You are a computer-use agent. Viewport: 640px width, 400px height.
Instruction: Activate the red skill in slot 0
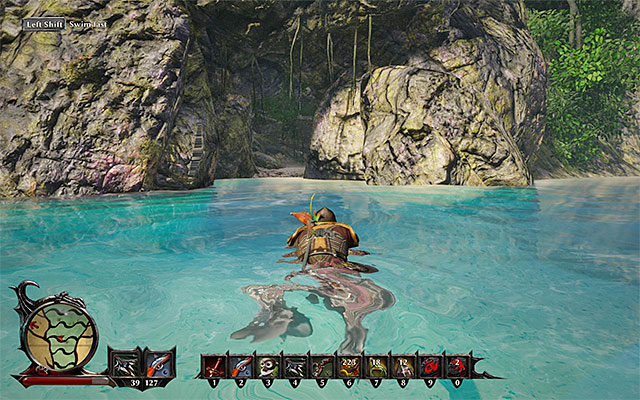pos(457,366)
